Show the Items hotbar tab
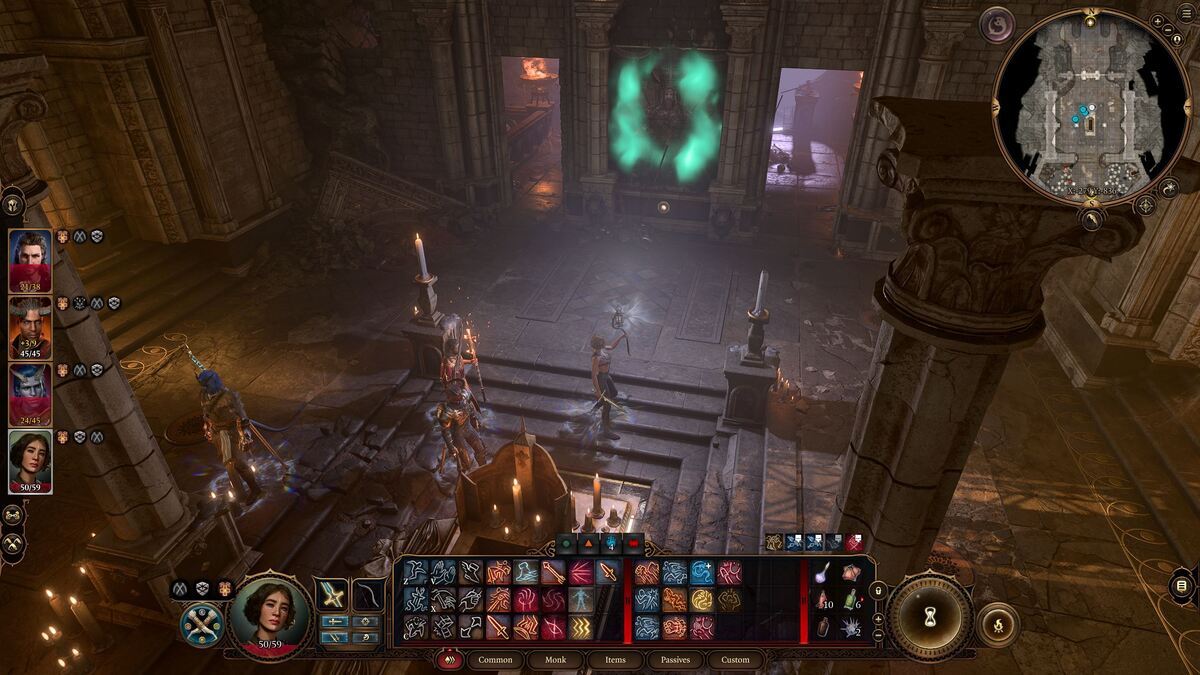Image resolution: width=1200 pixels, height=675 pixels. click(615, 660)
